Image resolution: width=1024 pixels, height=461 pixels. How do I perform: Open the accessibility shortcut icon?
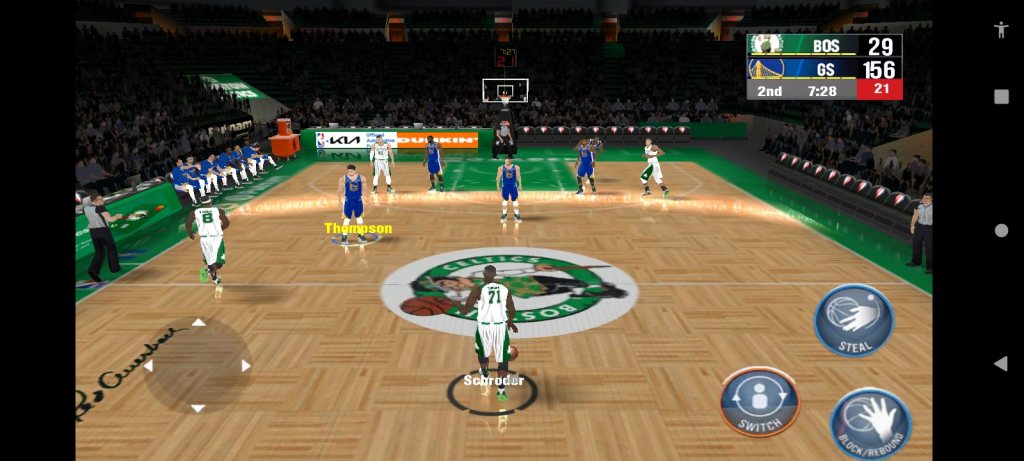tap(1001, 29)
